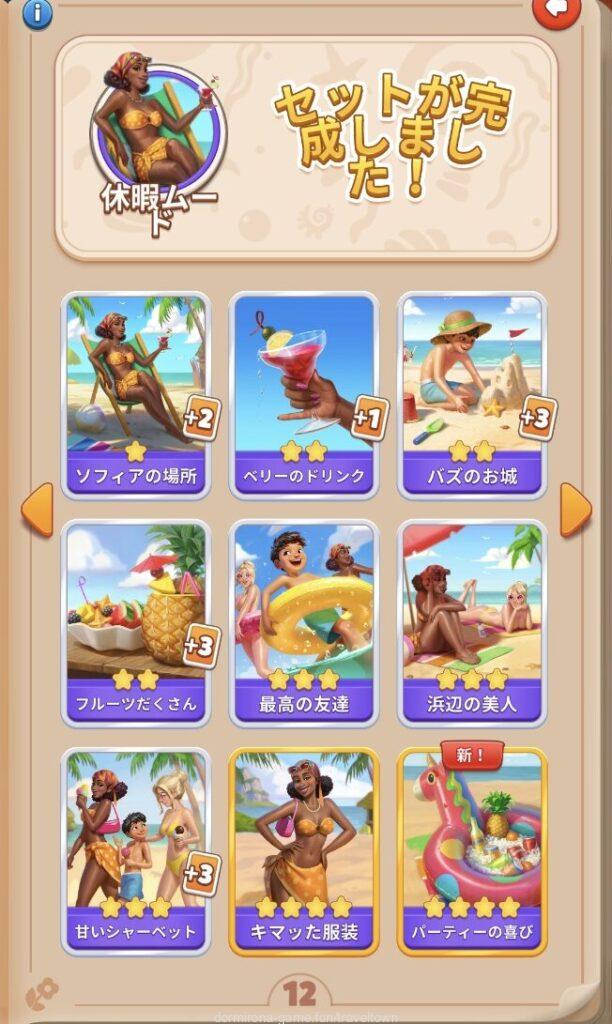The width and height of the screenshot is (612, 1024).
Task: Open the バズのお城 sandcastle card
Action: [x=472, y=394]
